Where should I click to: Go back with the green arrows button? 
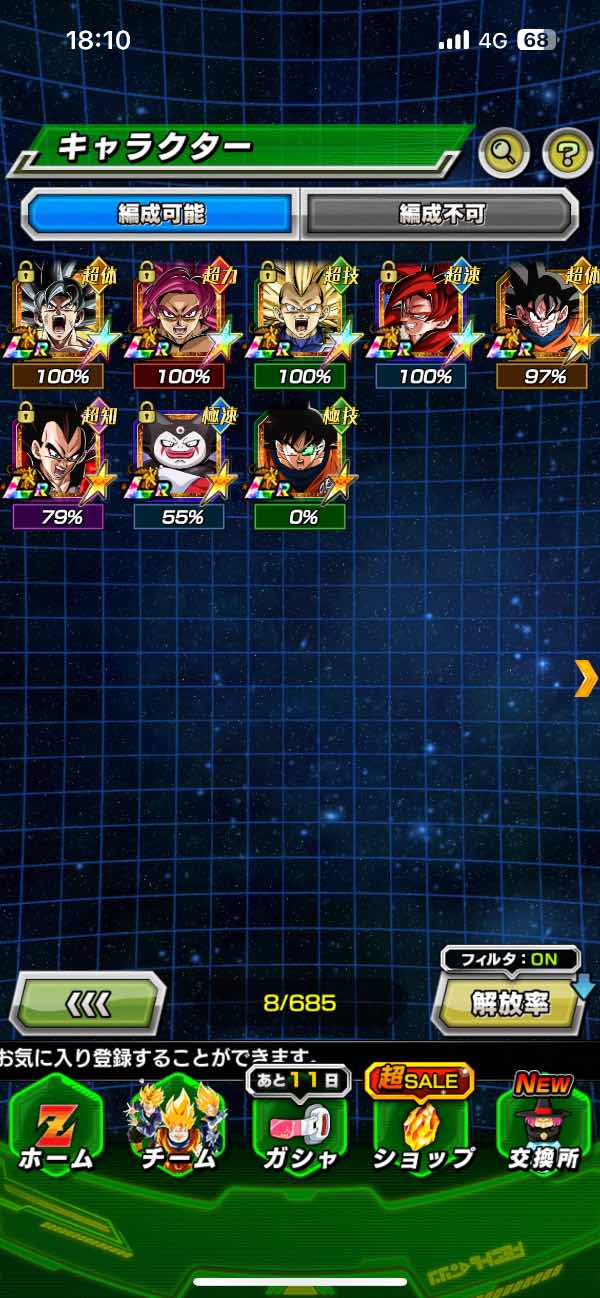(88, 1002)
